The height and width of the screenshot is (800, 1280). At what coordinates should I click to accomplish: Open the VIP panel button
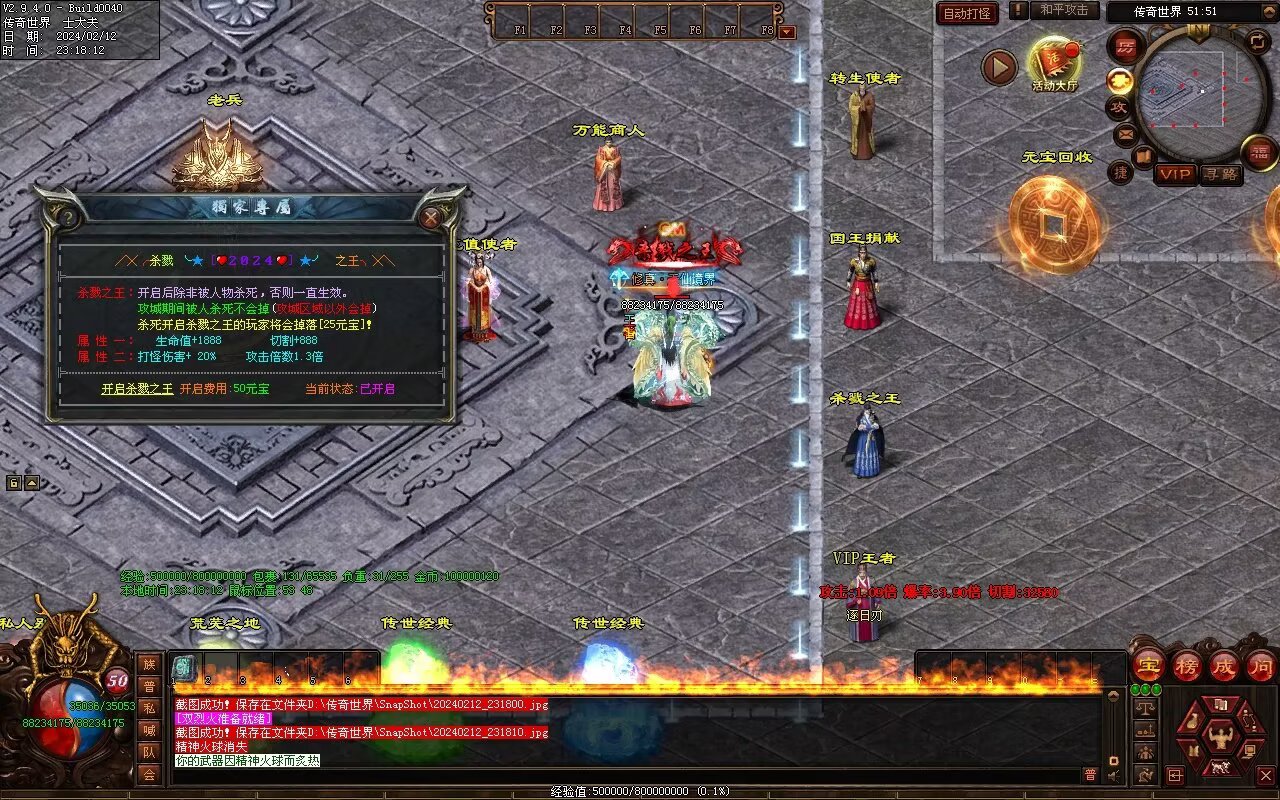click(x=1175, y=174)
